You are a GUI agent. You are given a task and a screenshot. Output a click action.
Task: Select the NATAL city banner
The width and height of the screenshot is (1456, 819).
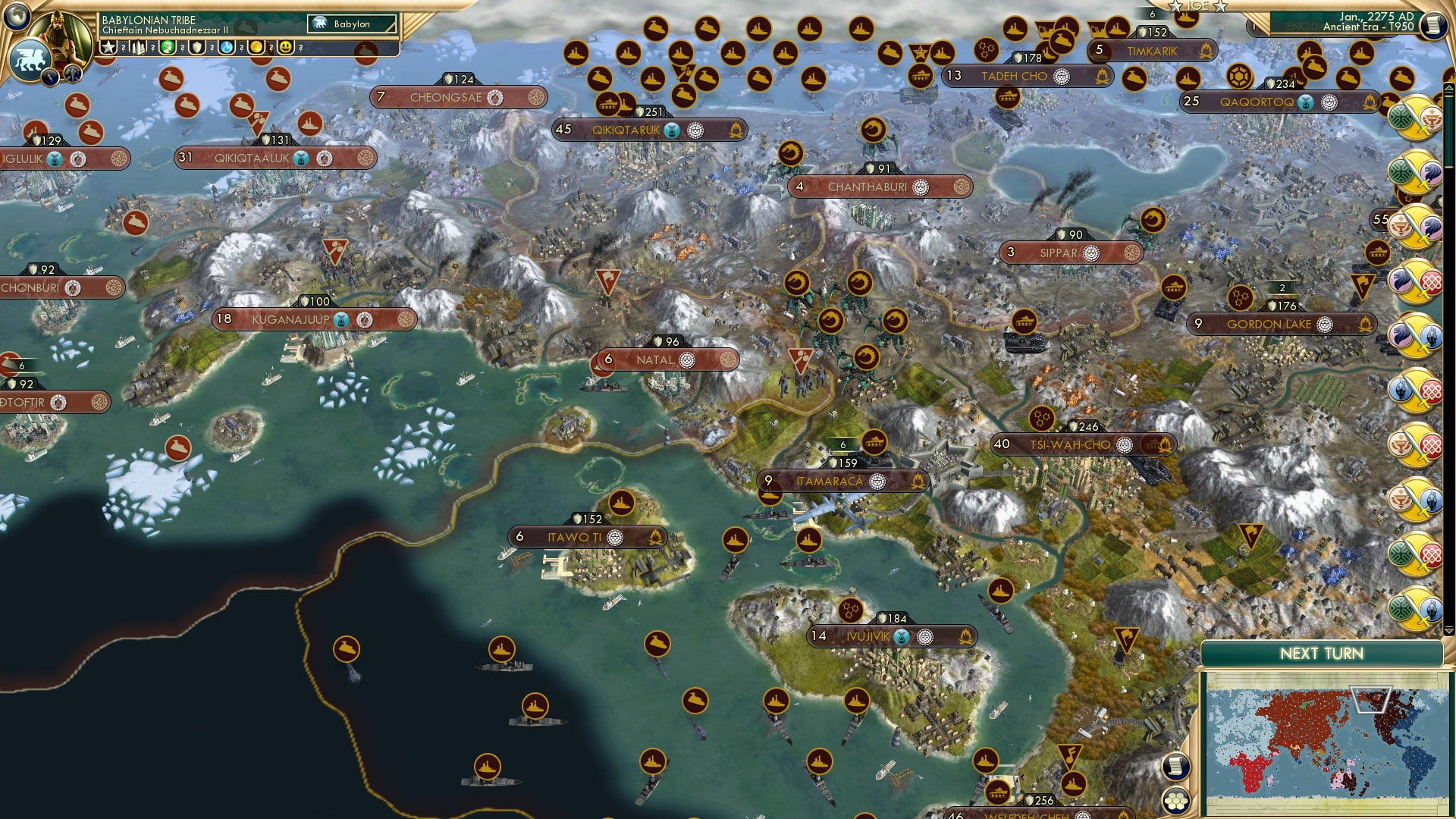(x=667, y=359)
